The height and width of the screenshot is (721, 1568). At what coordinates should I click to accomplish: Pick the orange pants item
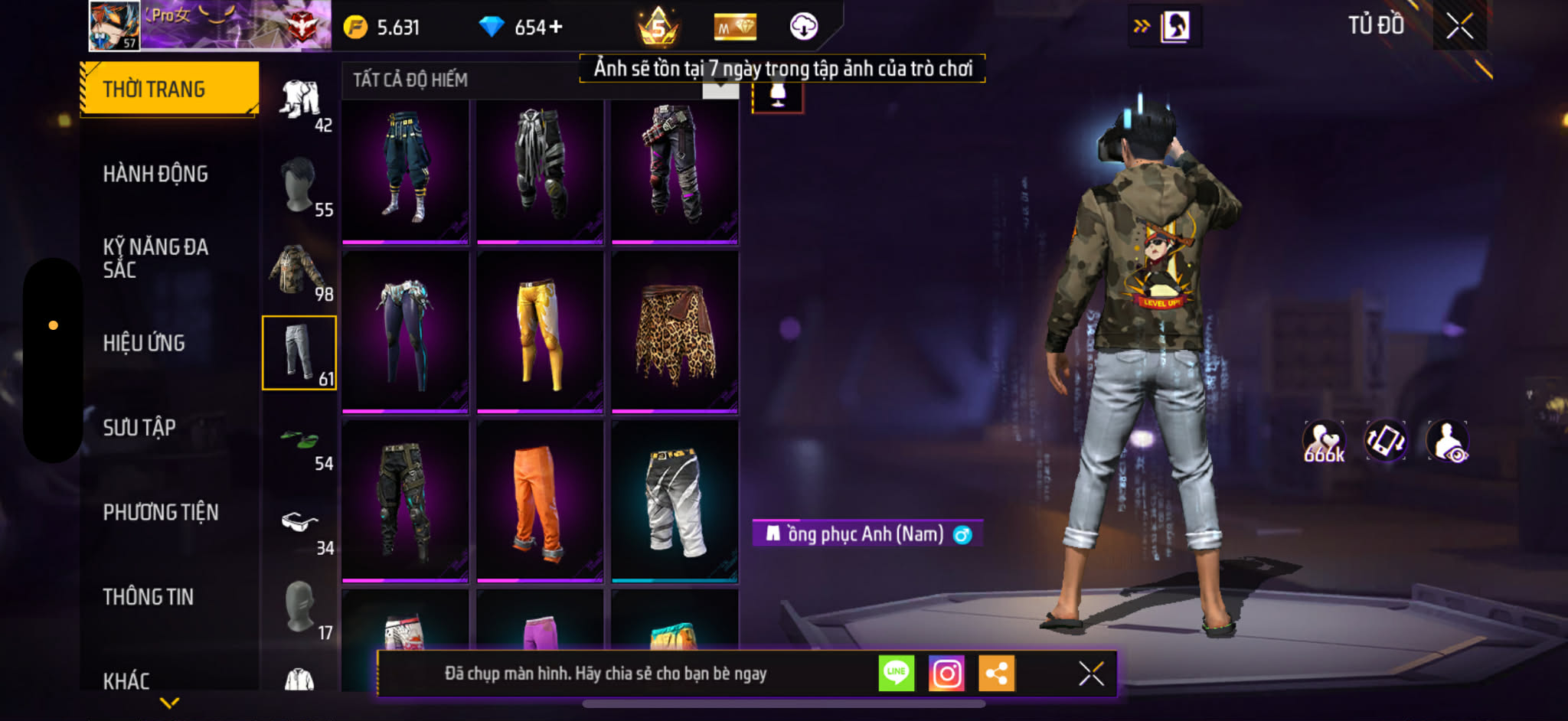point(540,501)
